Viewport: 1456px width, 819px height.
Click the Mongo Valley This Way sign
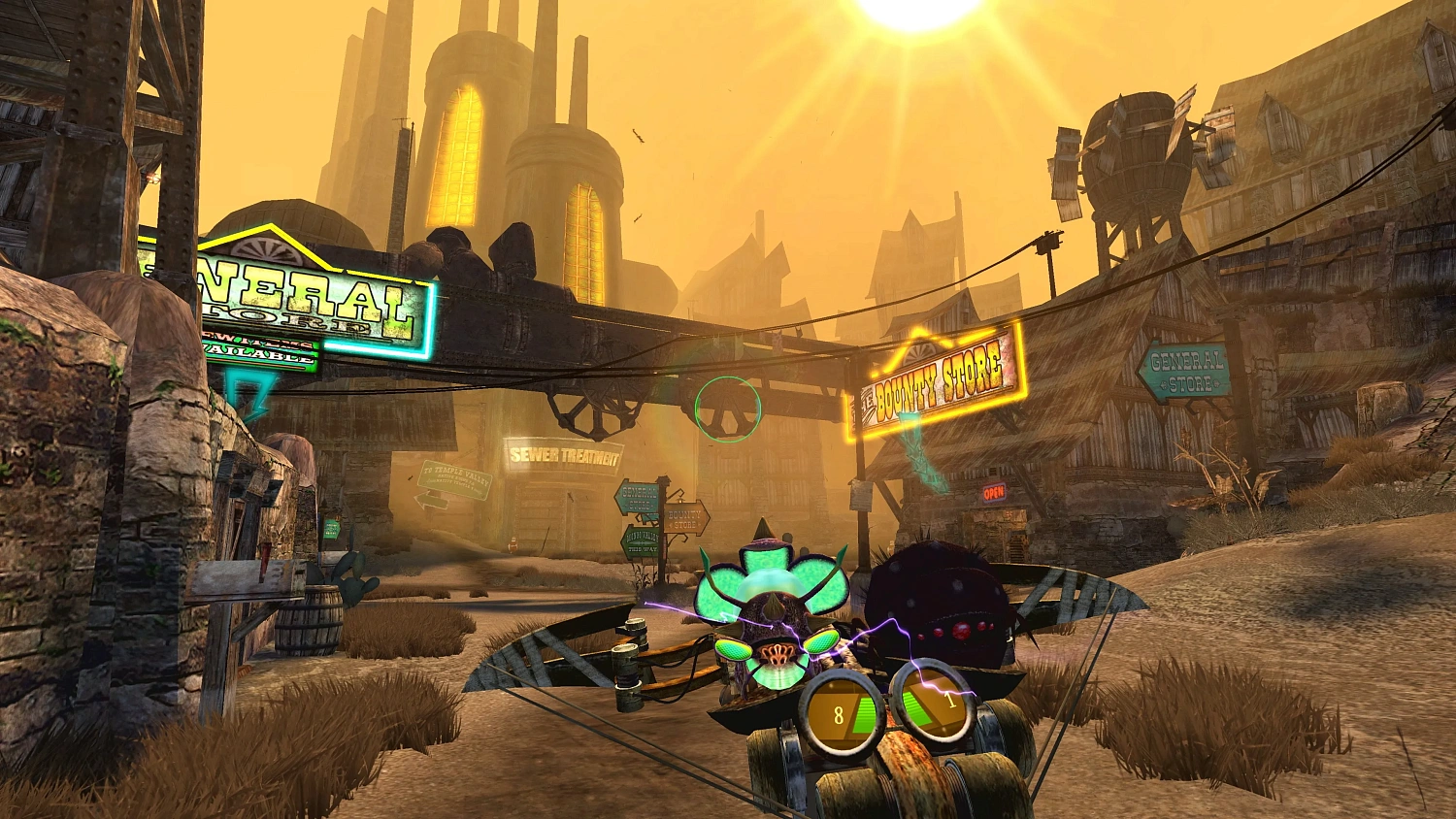[x=641, y=541]
